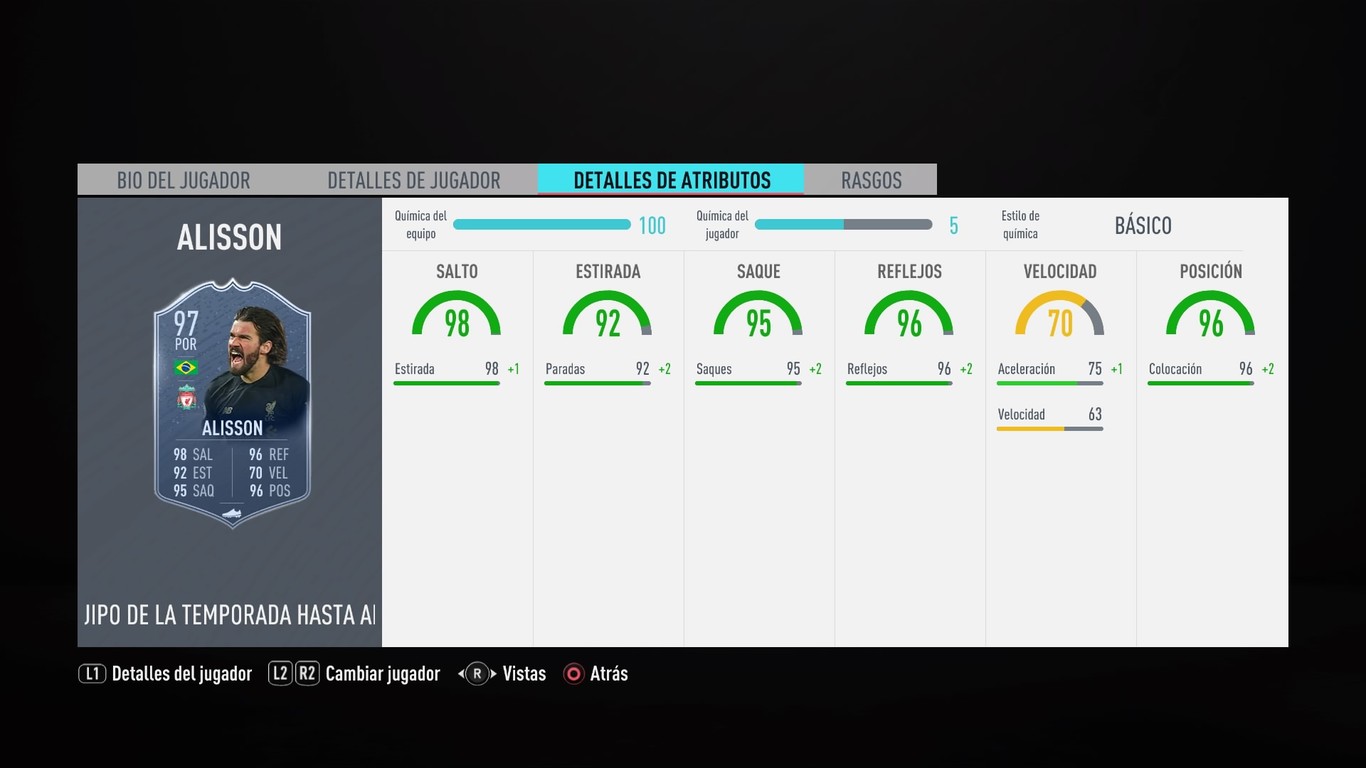Switch to DETALLES DE JUGADOR tab
Image resolution: width=1366 pixels, height=768 pixels.
[414, 180]
